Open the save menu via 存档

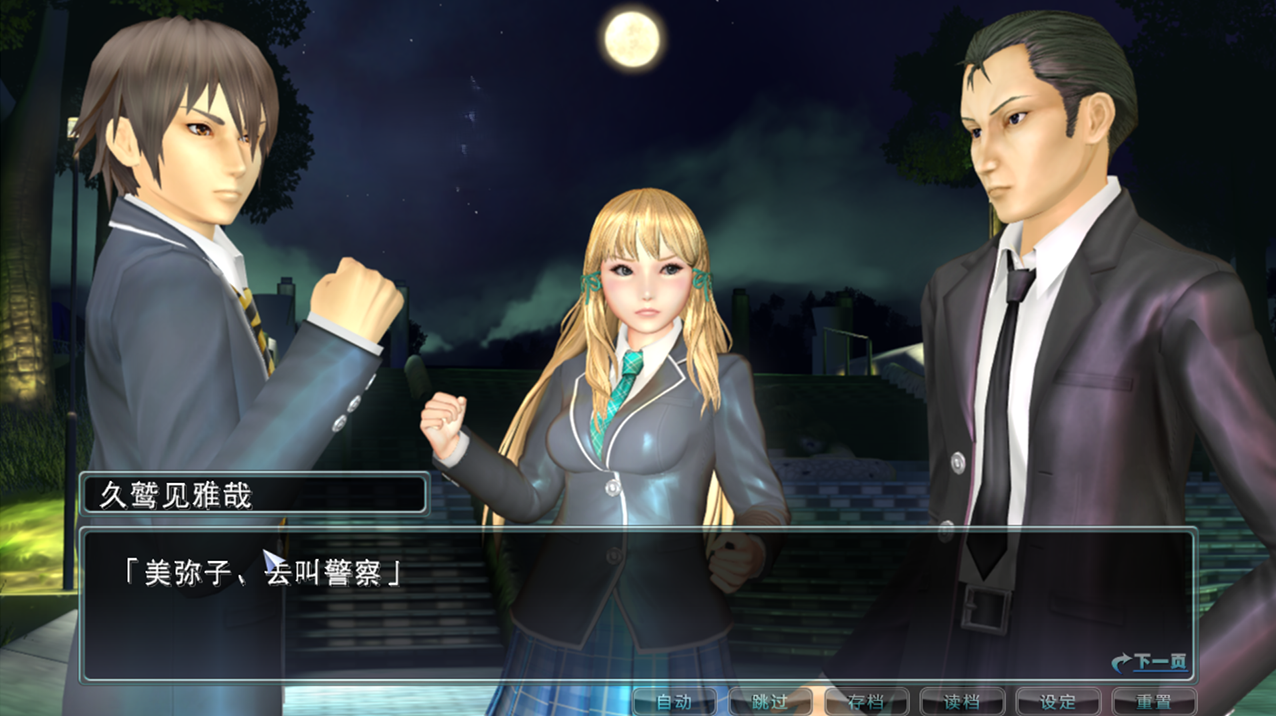pos(866,702)
